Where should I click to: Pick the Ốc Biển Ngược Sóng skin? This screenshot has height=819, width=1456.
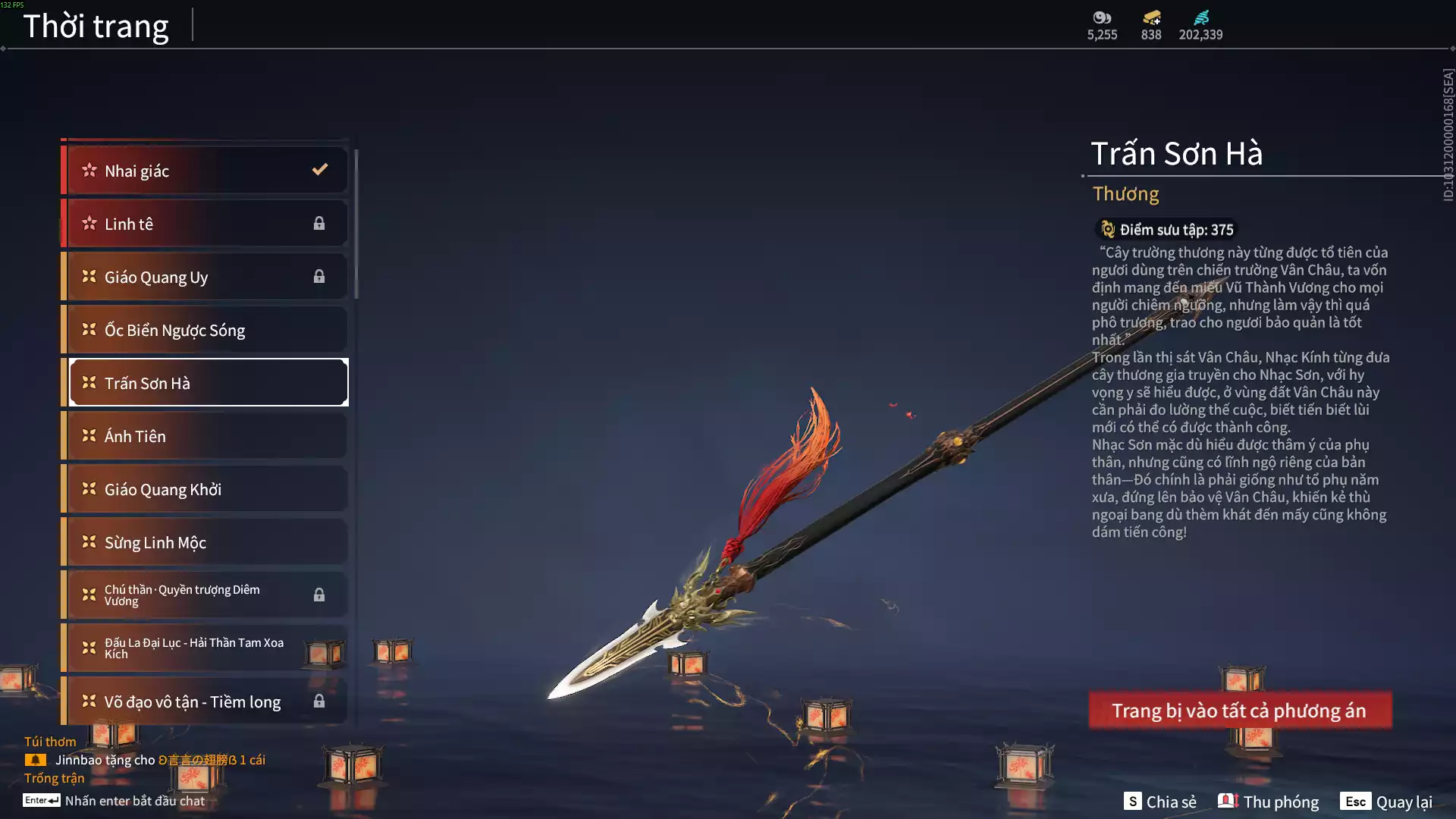[x=205, y=330]
